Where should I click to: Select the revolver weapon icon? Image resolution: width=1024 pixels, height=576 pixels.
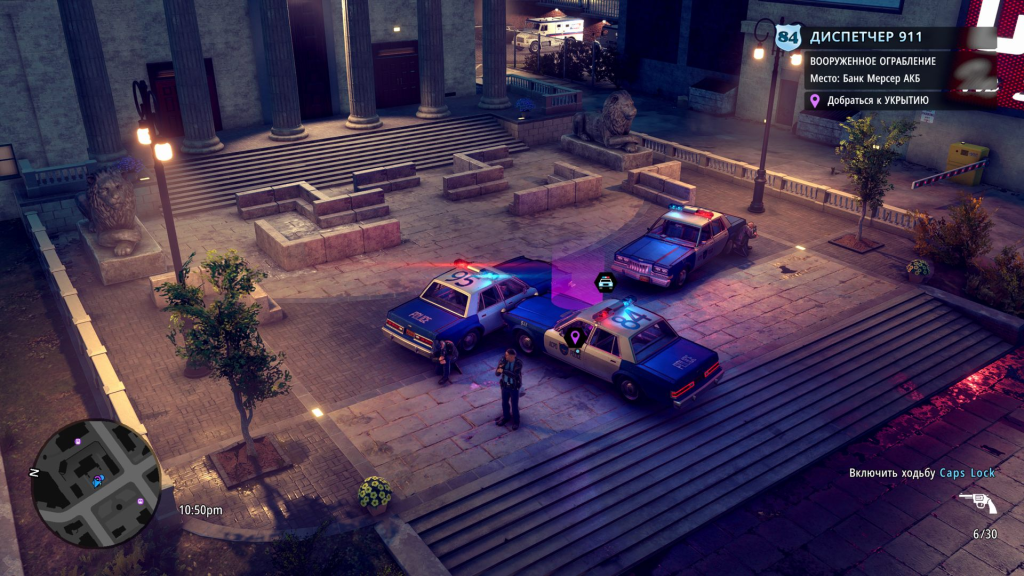pos(977,503)
